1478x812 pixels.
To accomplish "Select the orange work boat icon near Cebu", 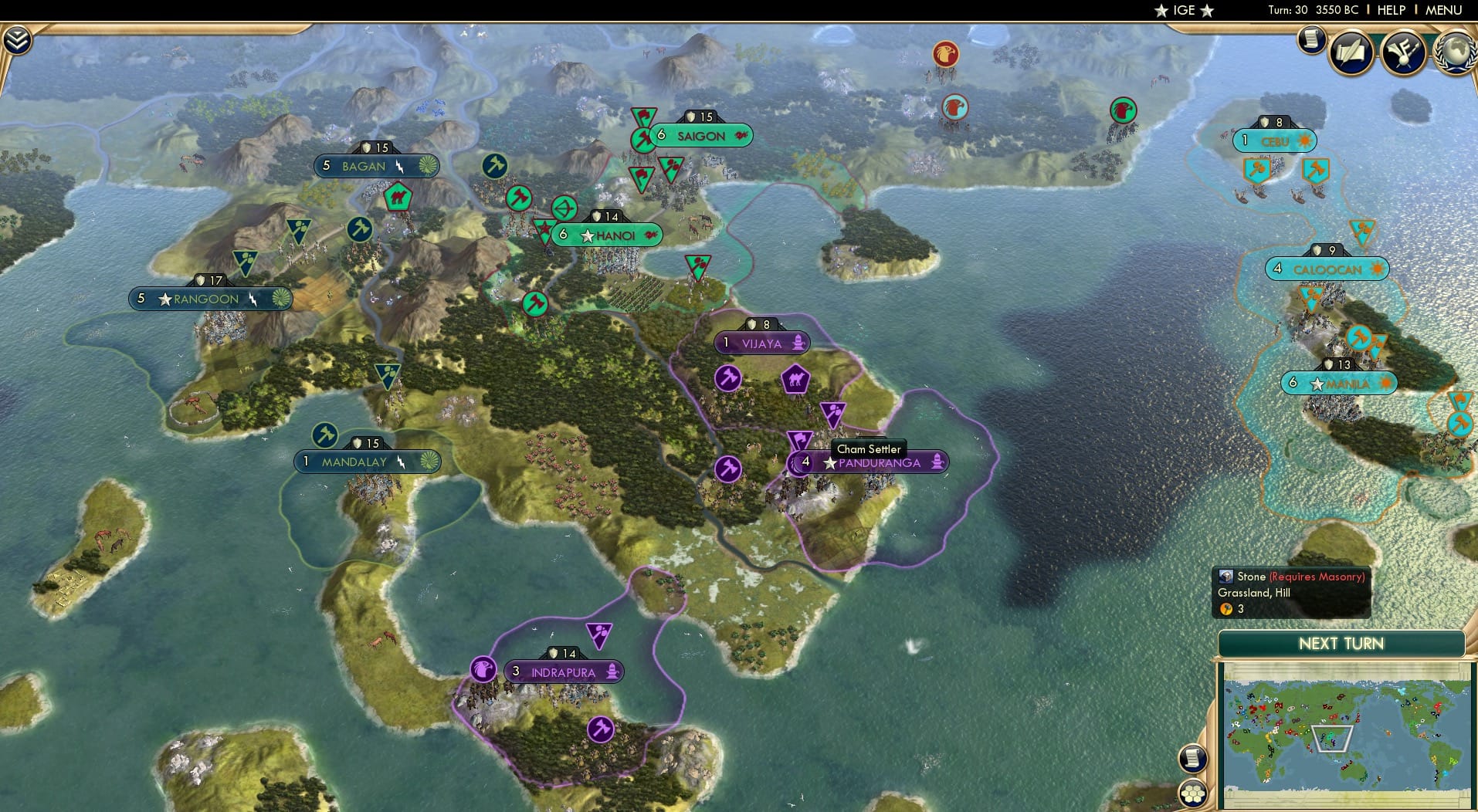I will pyautogui.click(x=1256, y=167).
